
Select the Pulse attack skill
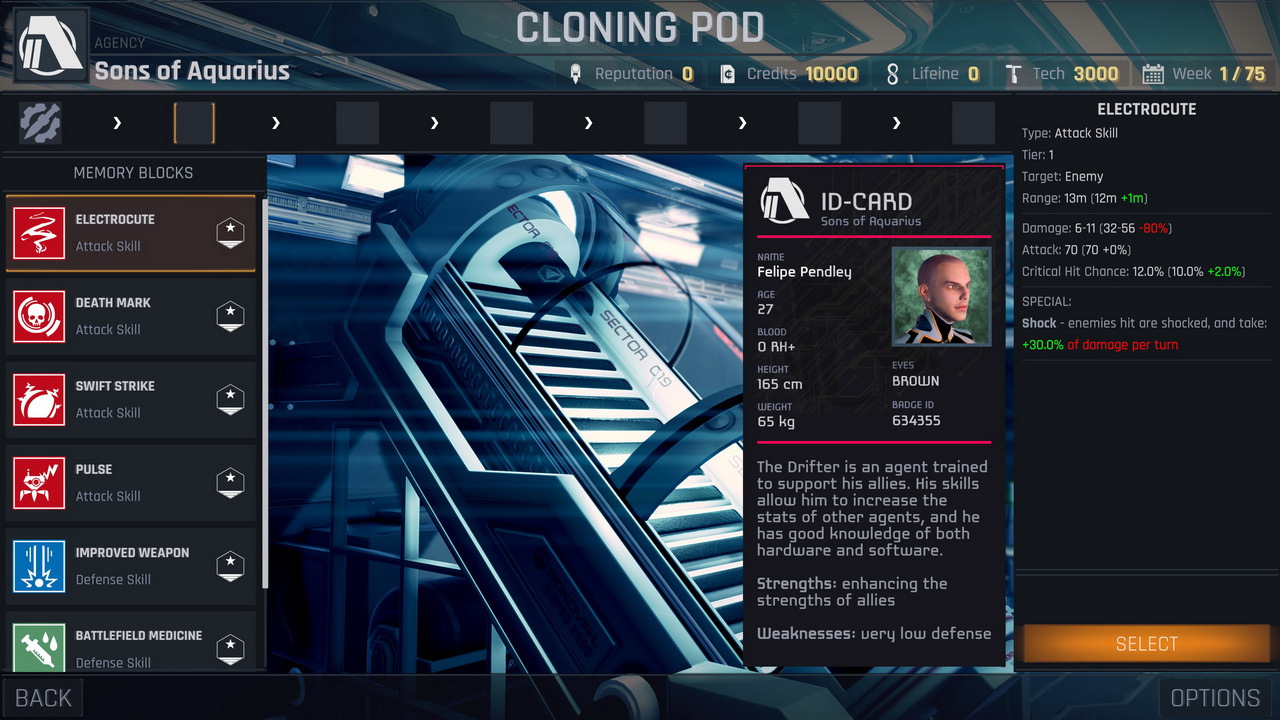131,482
